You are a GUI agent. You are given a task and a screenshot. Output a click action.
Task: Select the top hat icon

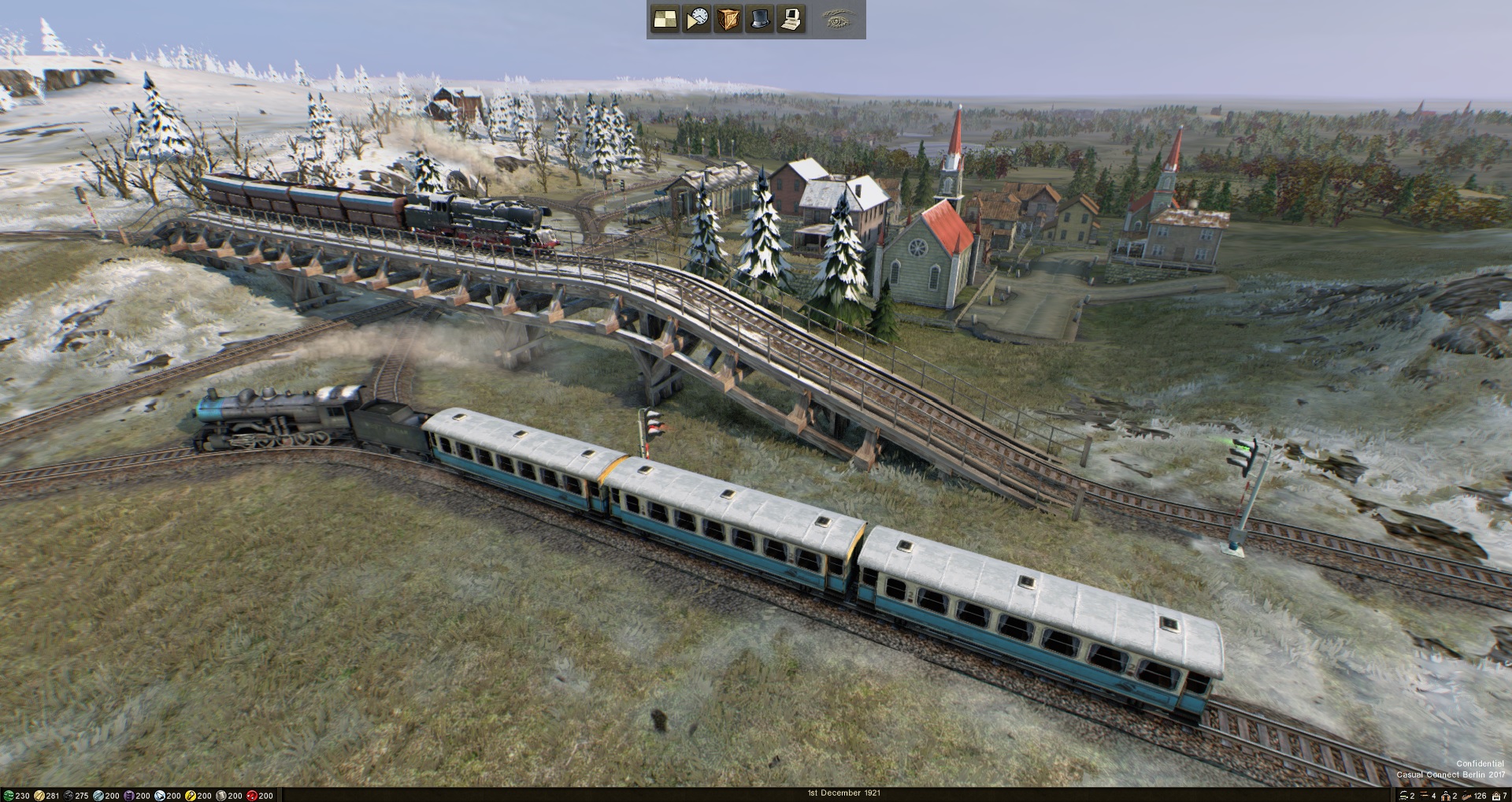759,19
